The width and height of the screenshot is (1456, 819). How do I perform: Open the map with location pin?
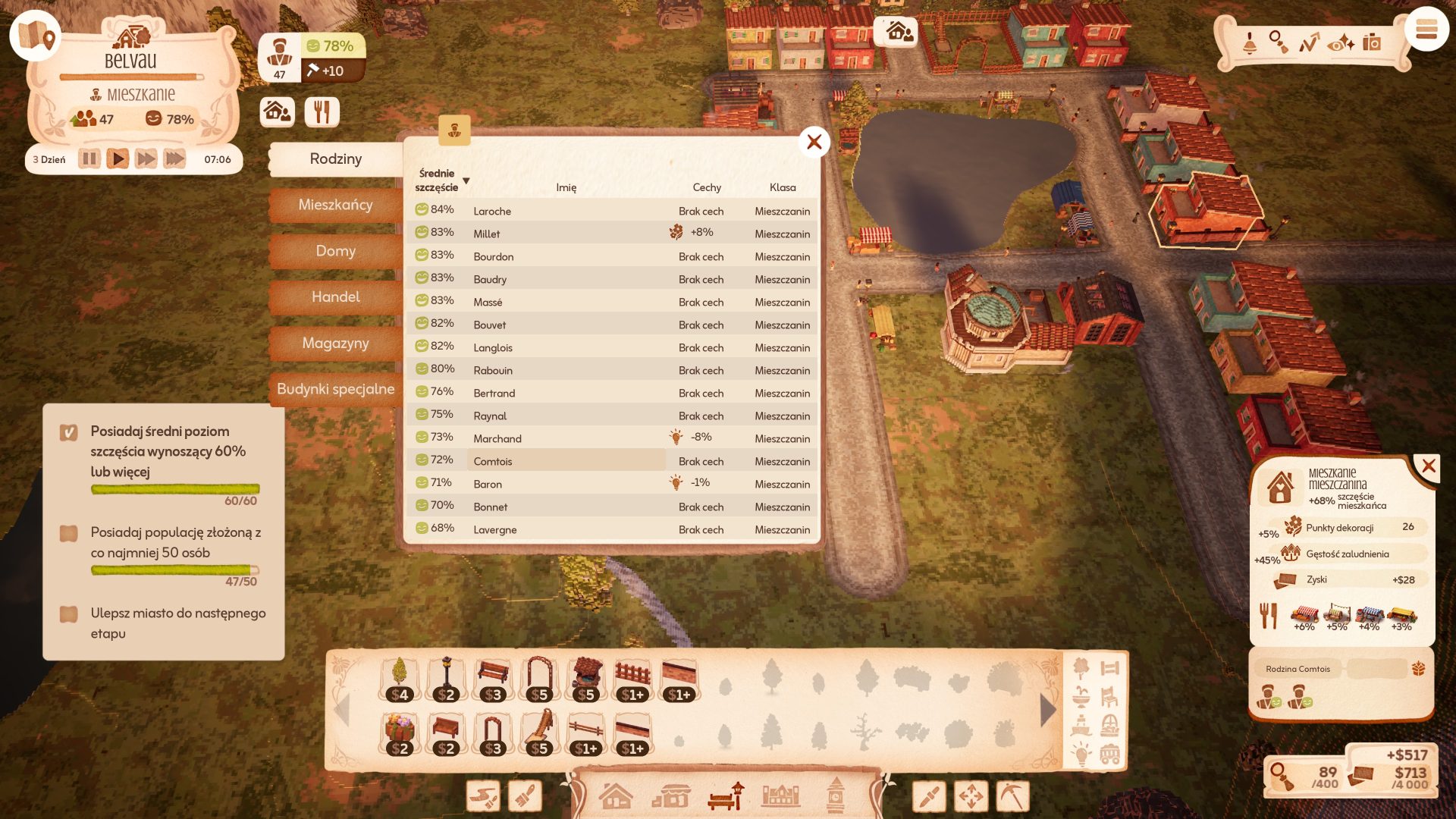(x=35, y=35)
